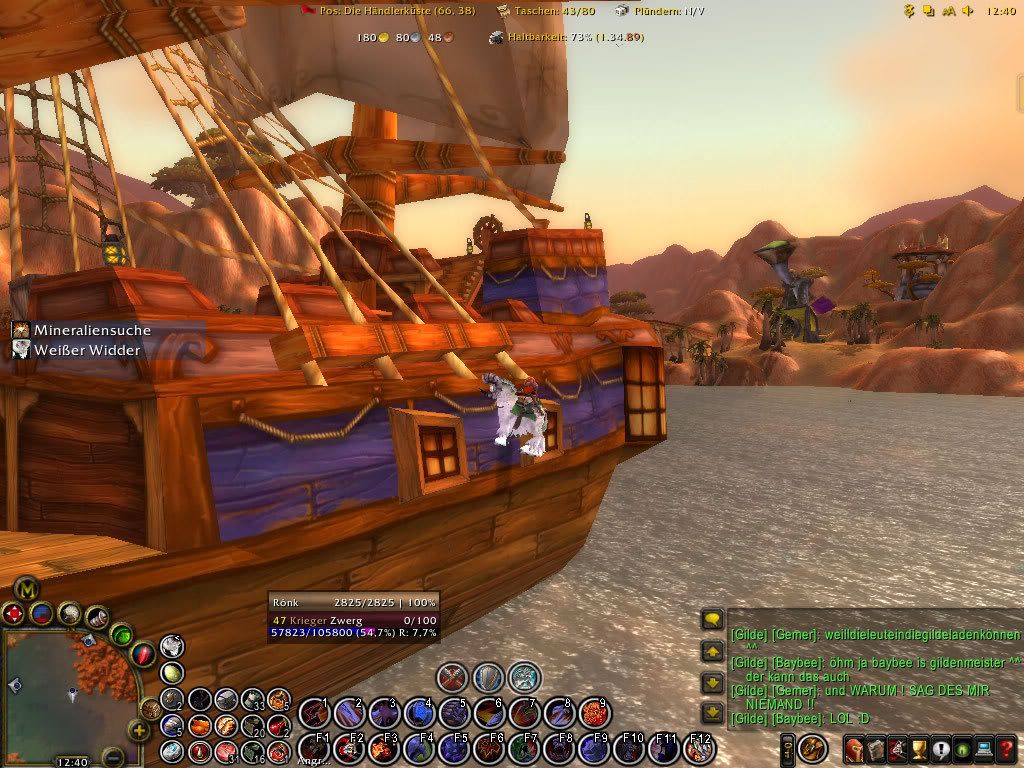Open the minimap view

pos(70,690)
